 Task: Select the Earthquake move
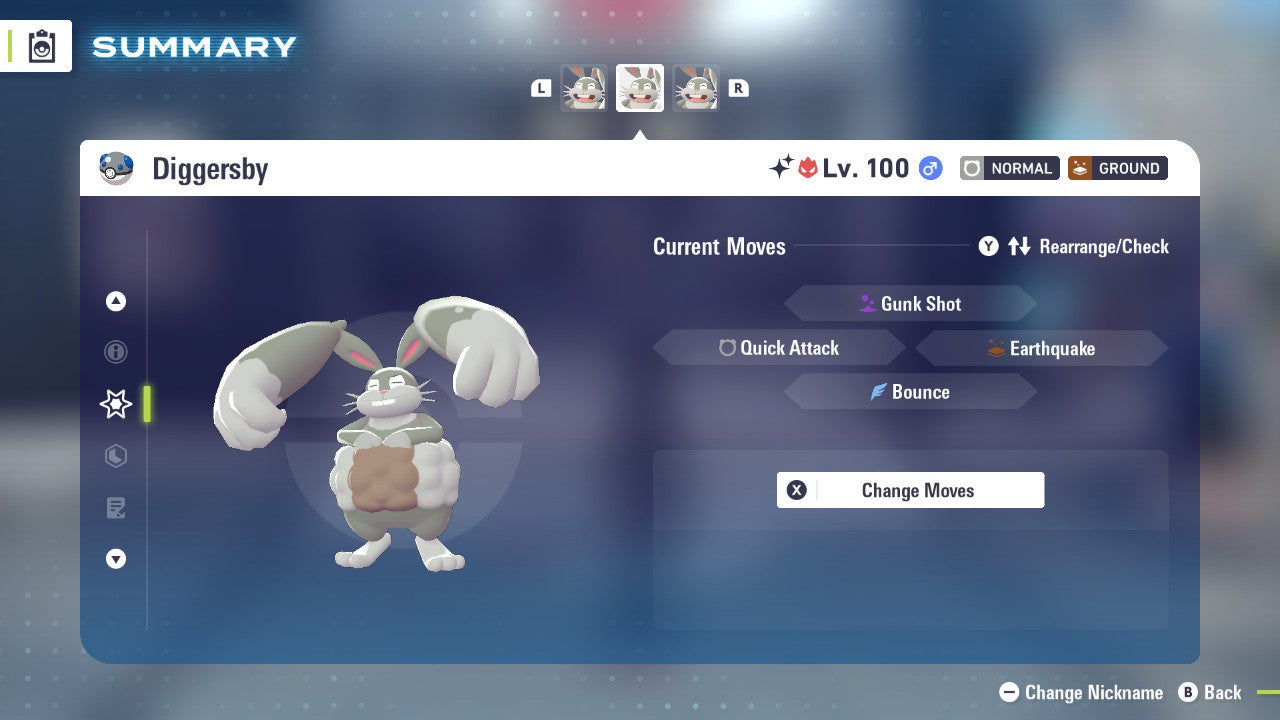click(1040, 348)
